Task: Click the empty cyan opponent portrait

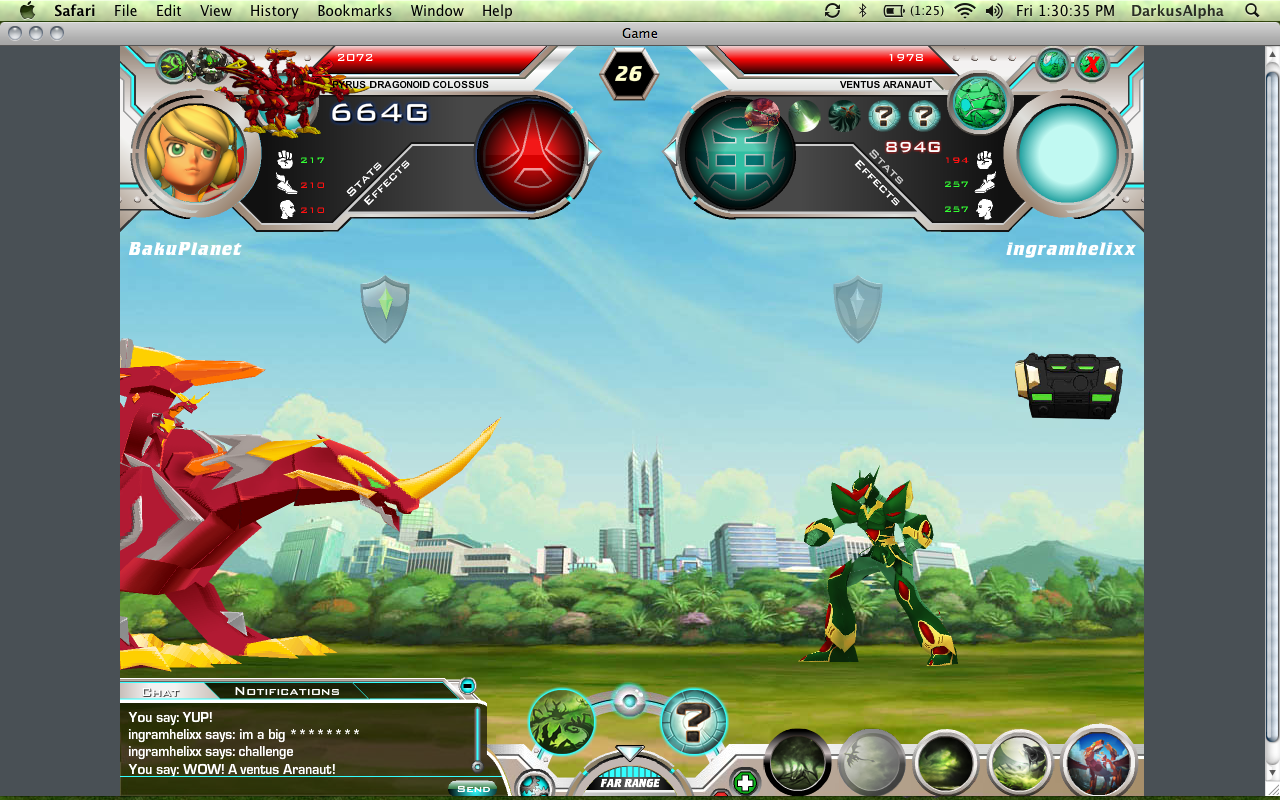Action: pos(1068,155)
